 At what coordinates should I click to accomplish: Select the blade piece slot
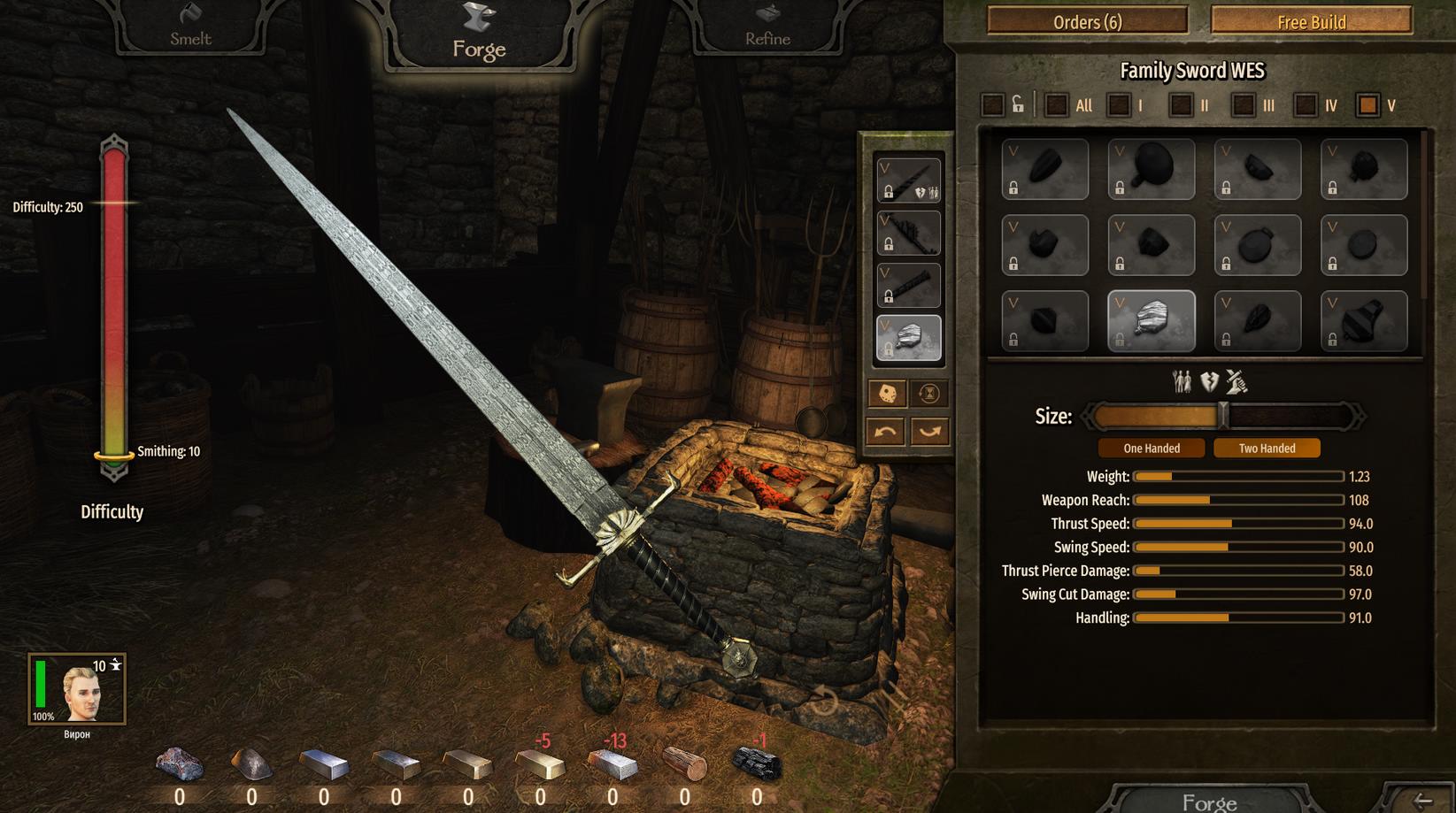point(909,181)
